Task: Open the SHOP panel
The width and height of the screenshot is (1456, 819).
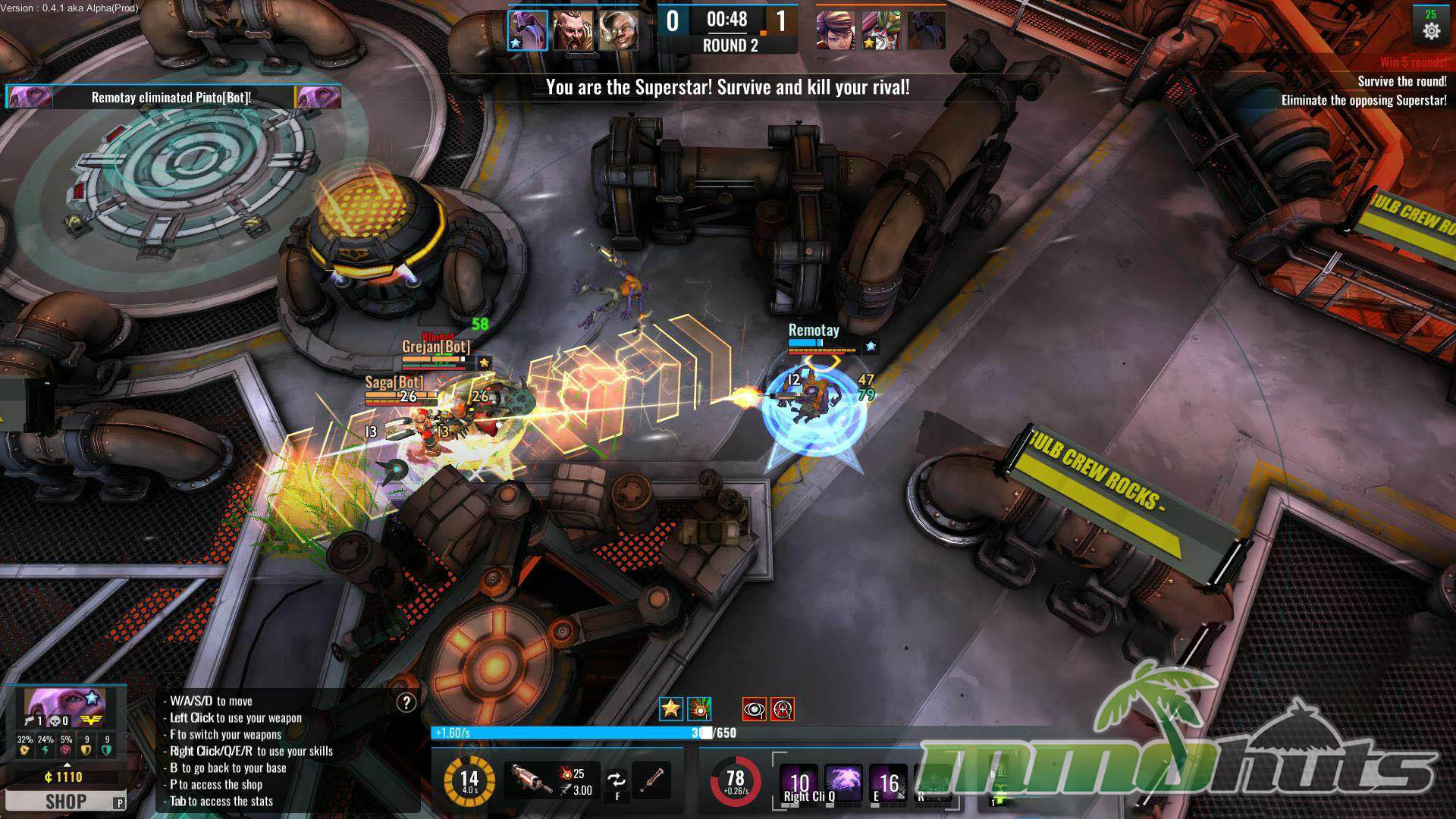Action: point(66,801)
